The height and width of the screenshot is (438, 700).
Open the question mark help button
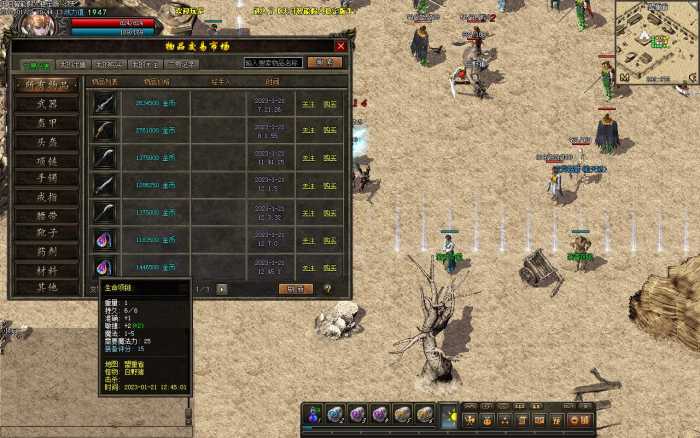327,289
